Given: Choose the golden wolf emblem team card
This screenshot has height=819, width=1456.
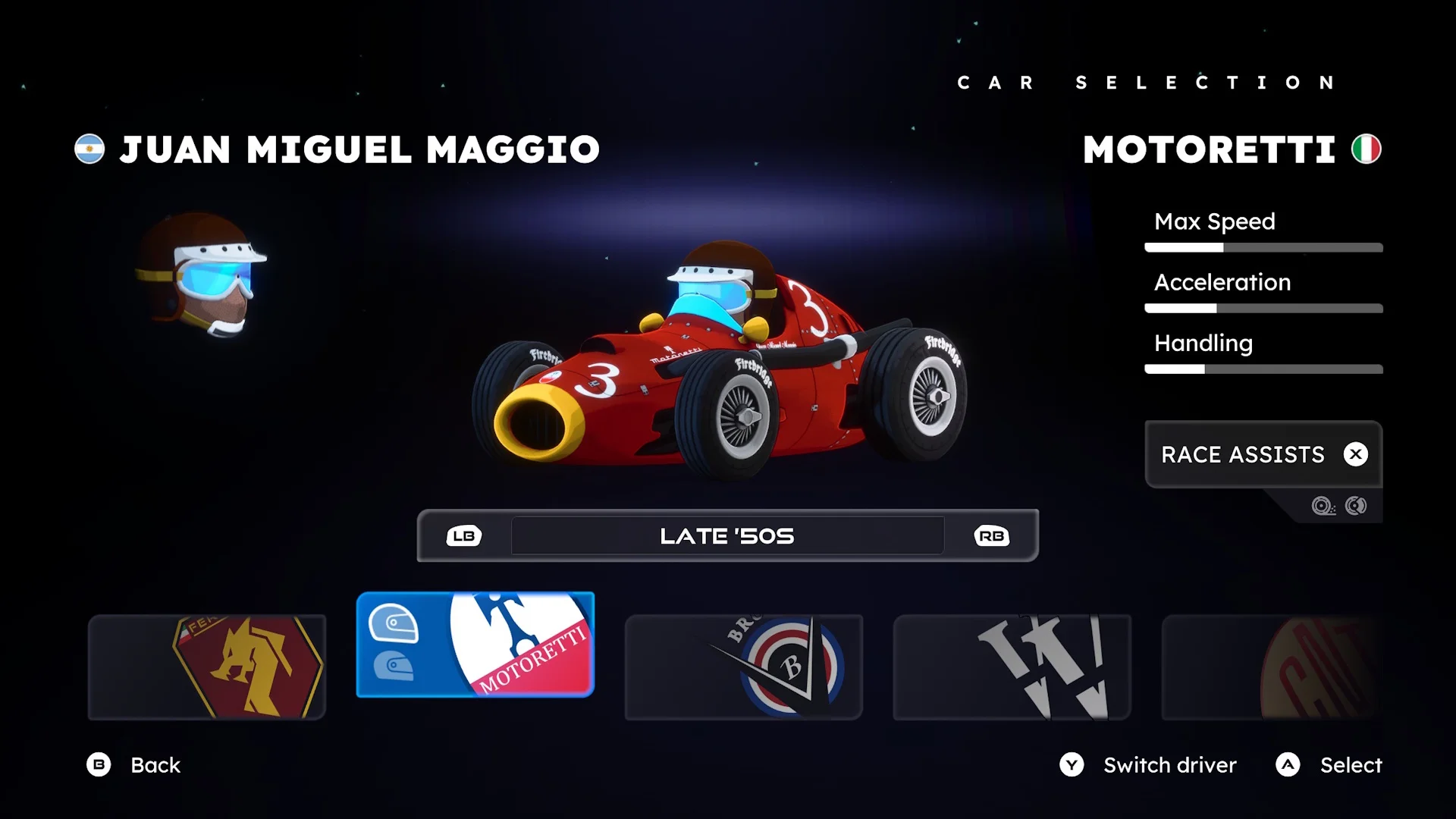Looking at the screenshot, I should (207, 667).
